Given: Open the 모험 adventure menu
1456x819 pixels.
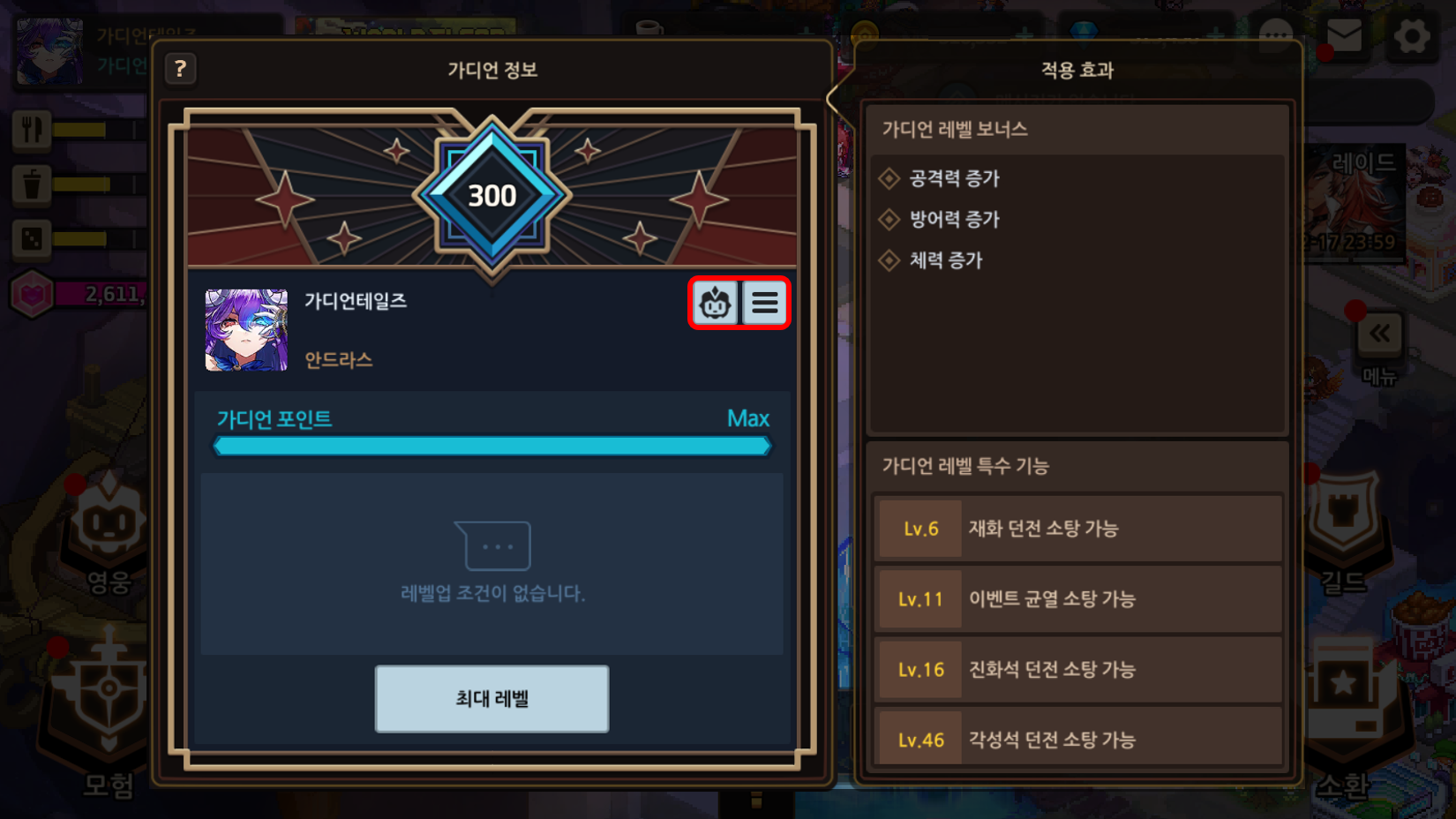Looking at the screenshot, I should (x=108, y=706).
